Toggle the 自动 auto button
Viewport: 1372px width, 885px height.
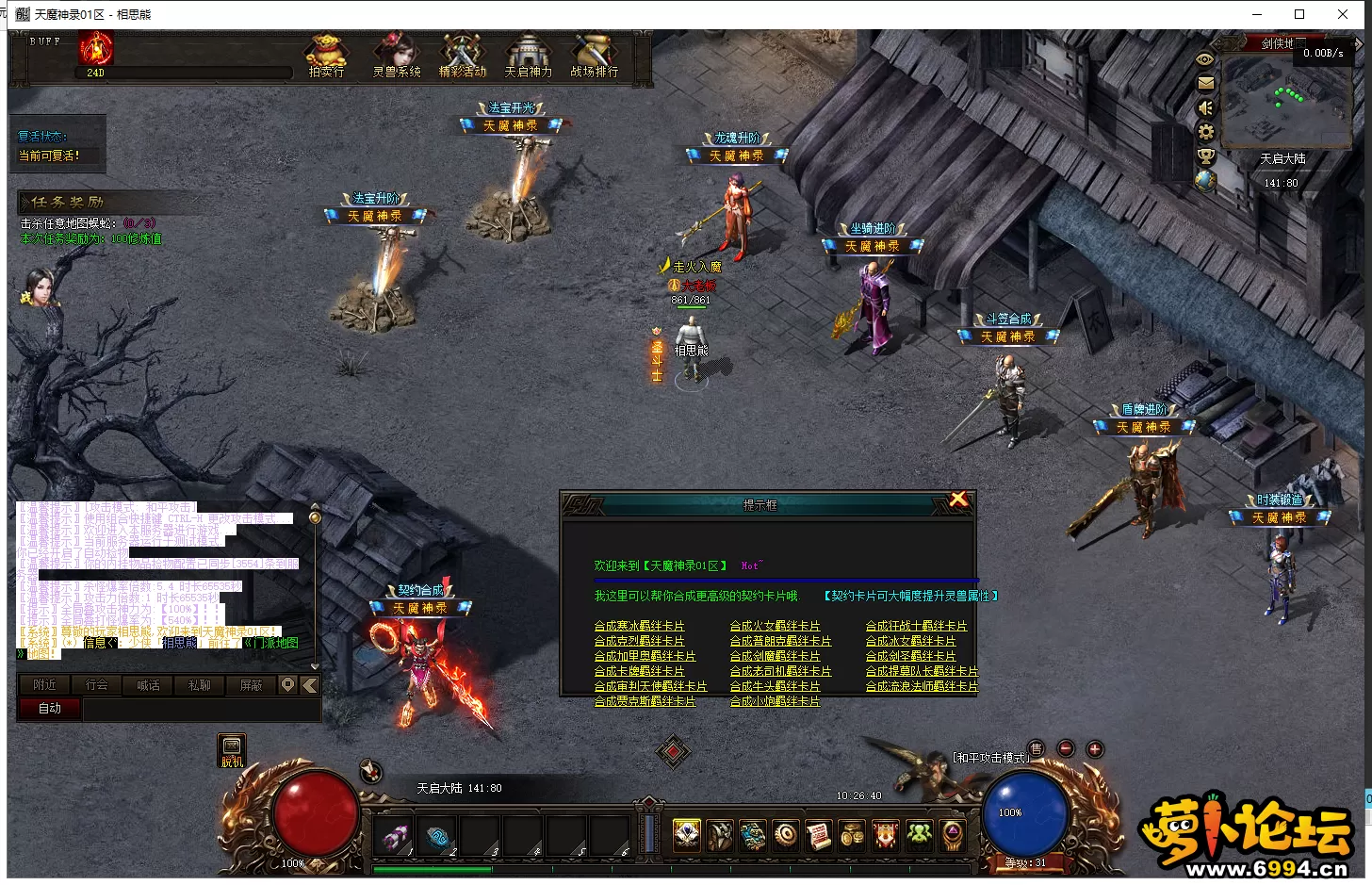tap(49, 709)
